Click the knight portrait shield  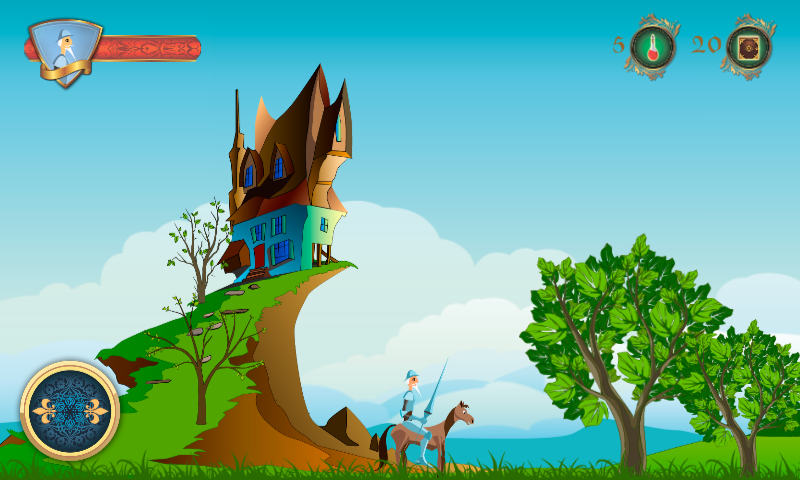pyautogui.click(x=64, y=52)
